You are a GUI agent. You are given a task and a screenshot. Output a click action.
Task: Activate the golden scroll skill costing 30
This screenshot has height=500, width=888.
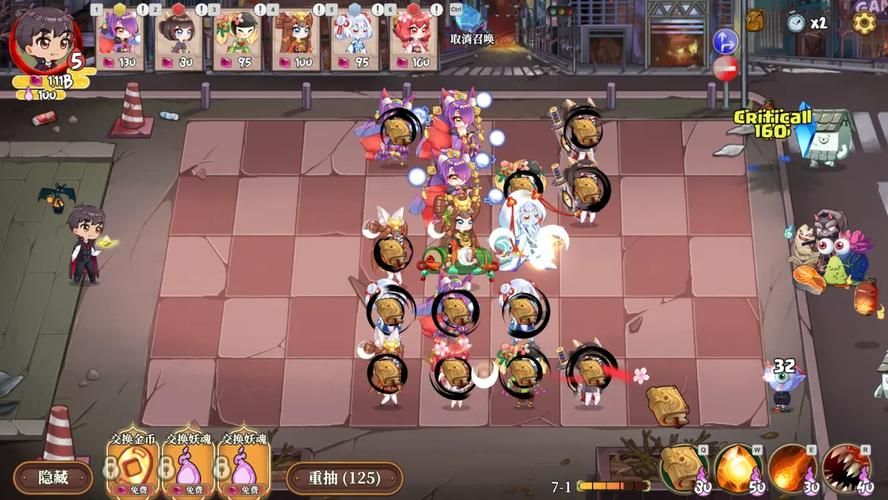pos(681,467)
